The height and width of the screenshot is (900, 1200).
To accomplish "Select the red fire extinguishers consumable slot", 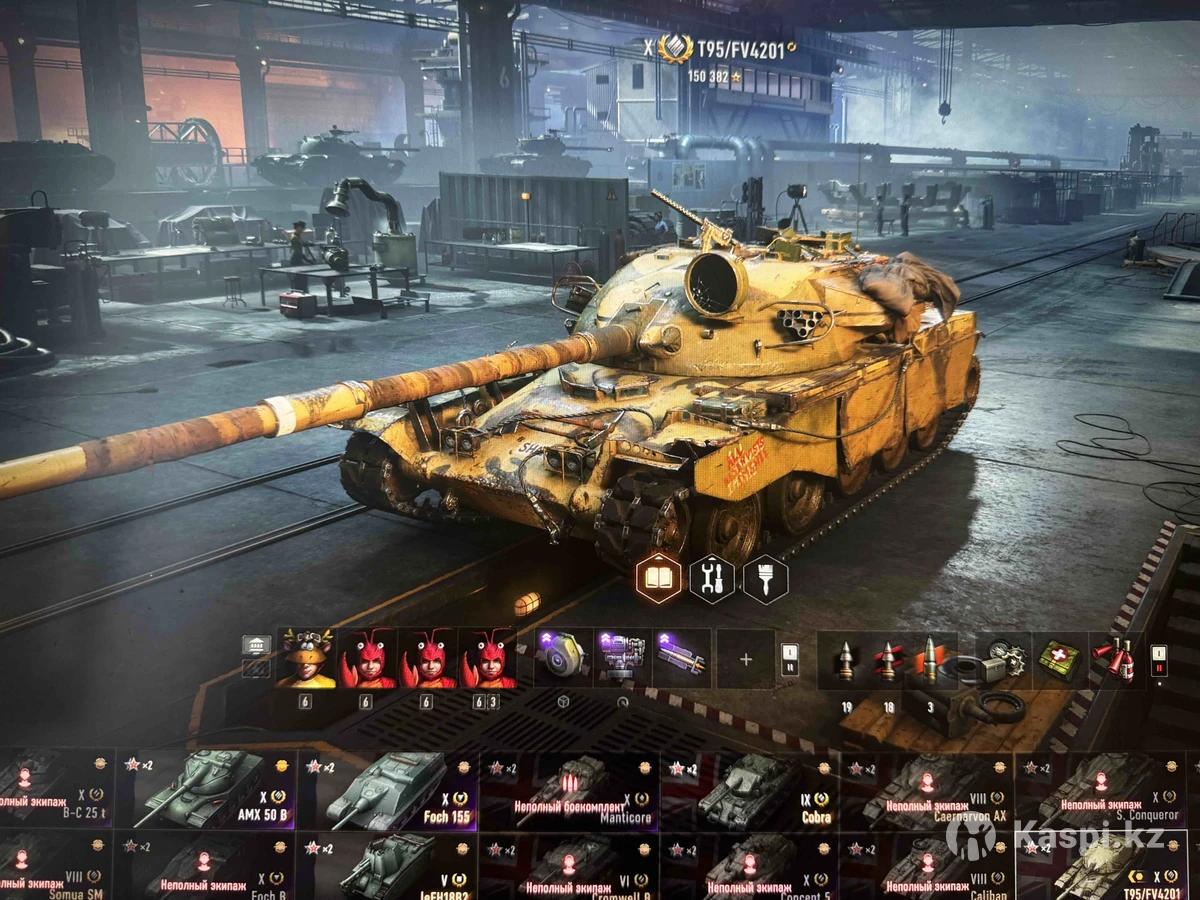I will 1112,659.
